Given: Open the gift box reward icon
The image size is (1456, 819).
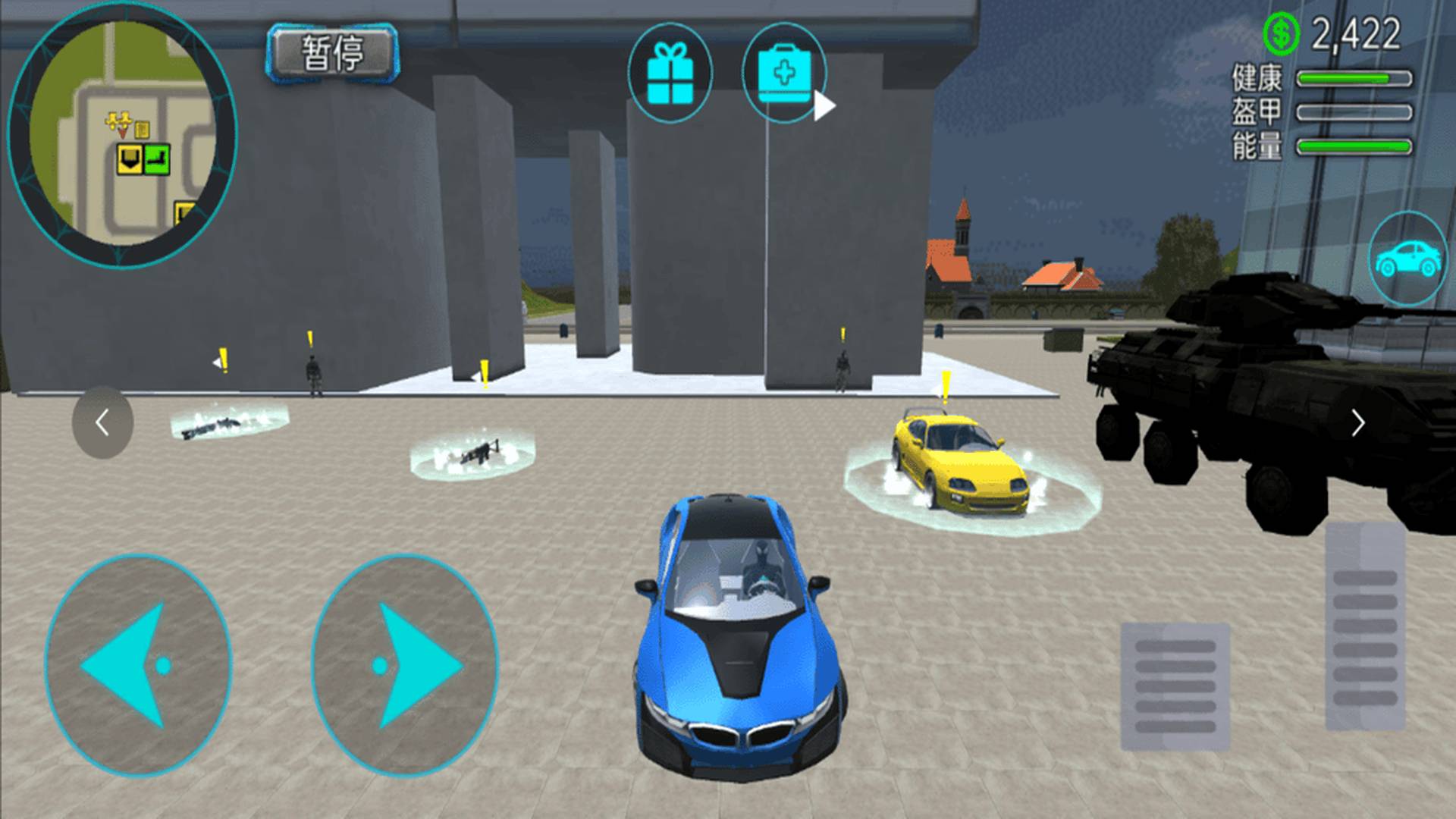Looking at the screenshot, I should (x=670, y=74).
